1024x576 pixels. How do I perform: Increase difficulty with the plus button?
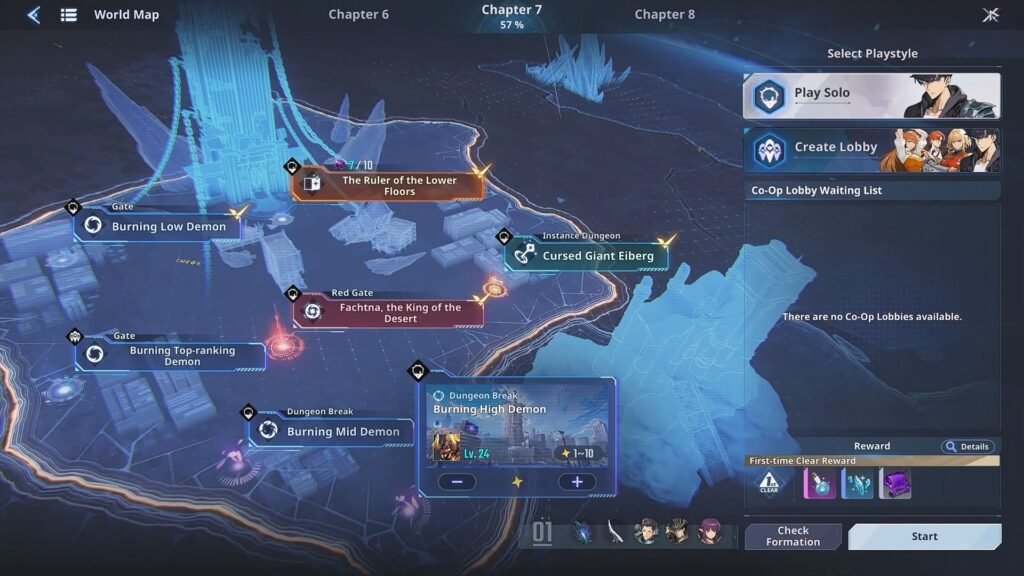click(577, 482)
